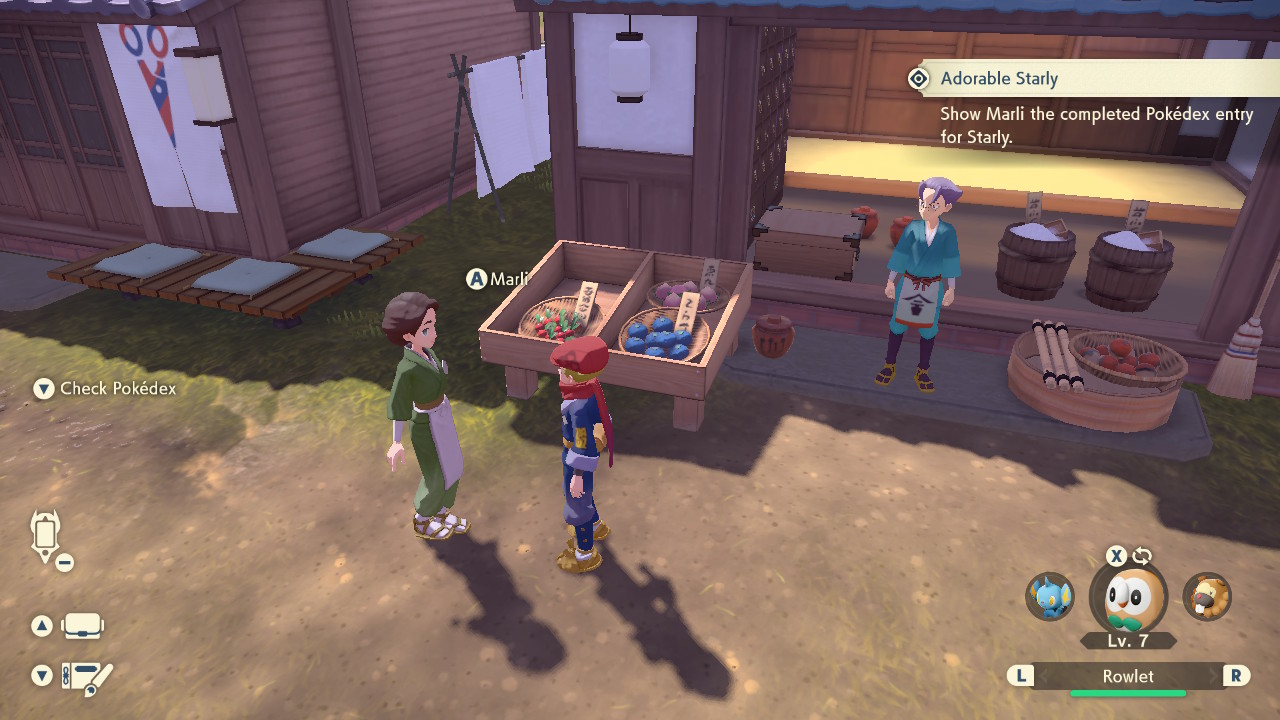Open the notebook and brush icon
Screen dimensions: 1280x720
[87, 678]
